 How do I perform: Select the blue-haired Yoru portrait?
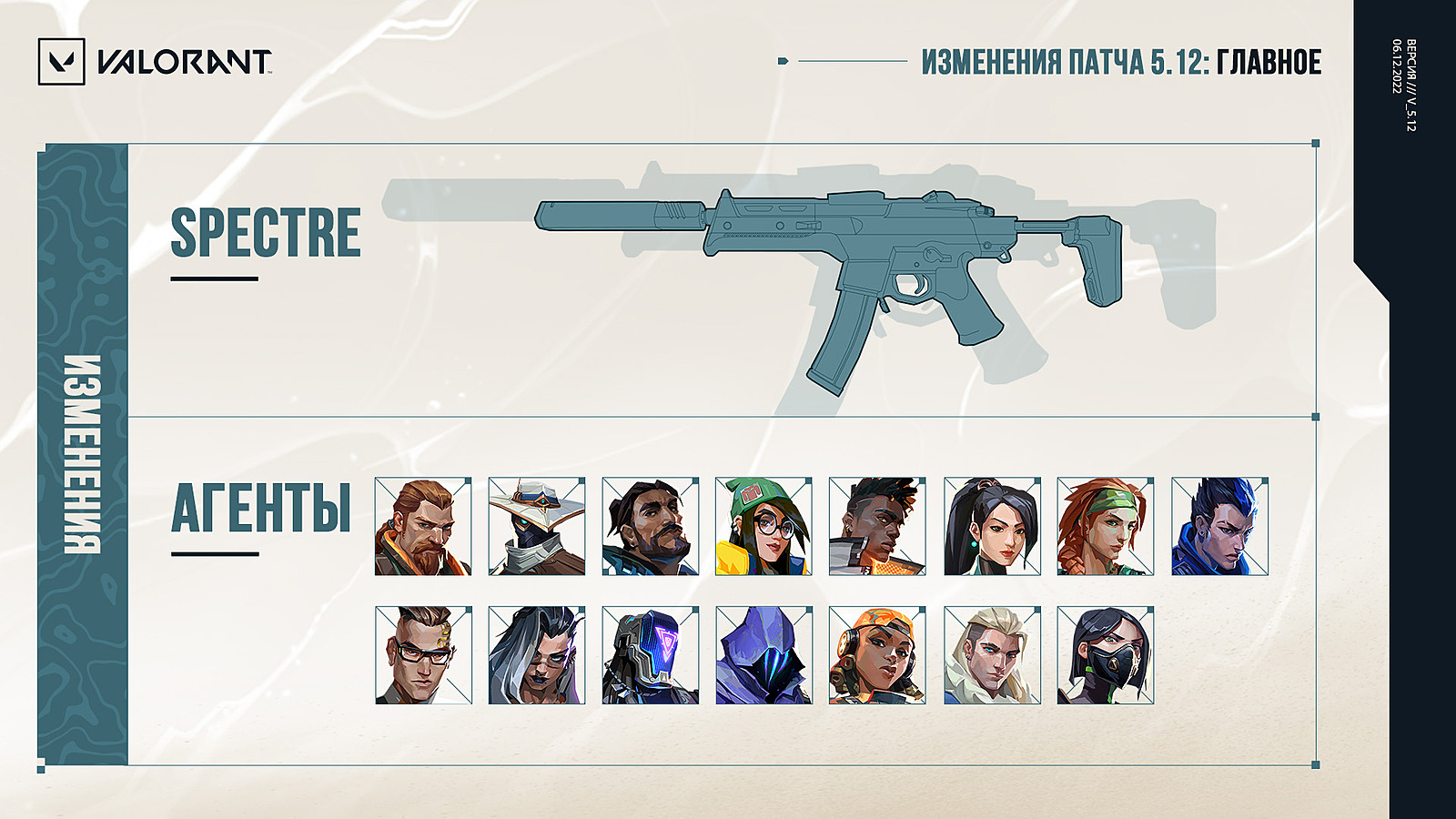(x=1219, y=526)
